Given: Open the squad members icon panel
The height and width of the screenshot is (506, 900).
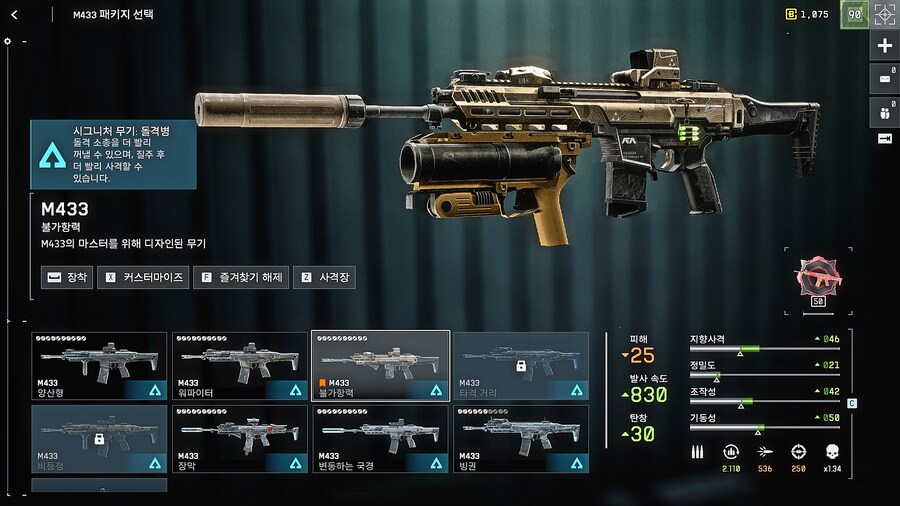Looking at the screenshot, I should [x=884, y=108].
